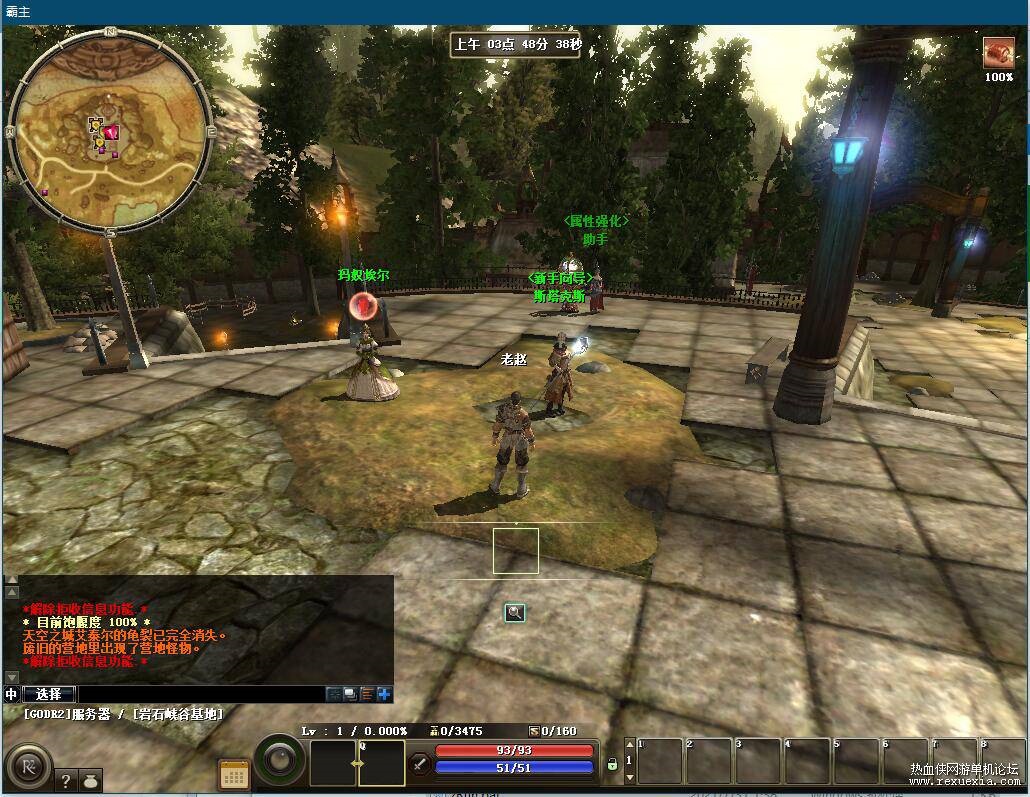1030x797 pixels.
Task: Click the circular minimap
Action: pyautogui.click(x=109, y=130)
